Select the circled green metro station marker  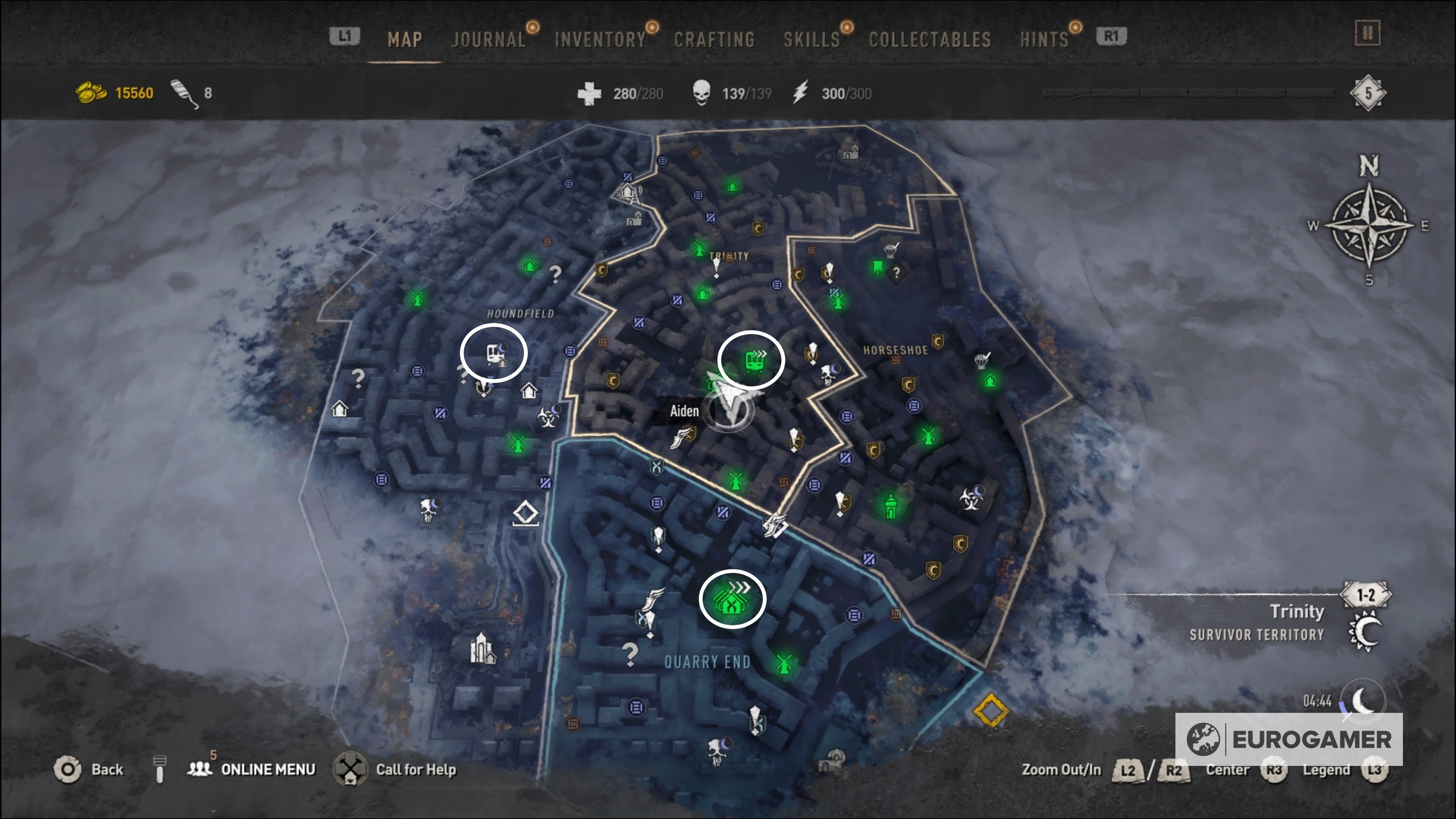point(753,360)
